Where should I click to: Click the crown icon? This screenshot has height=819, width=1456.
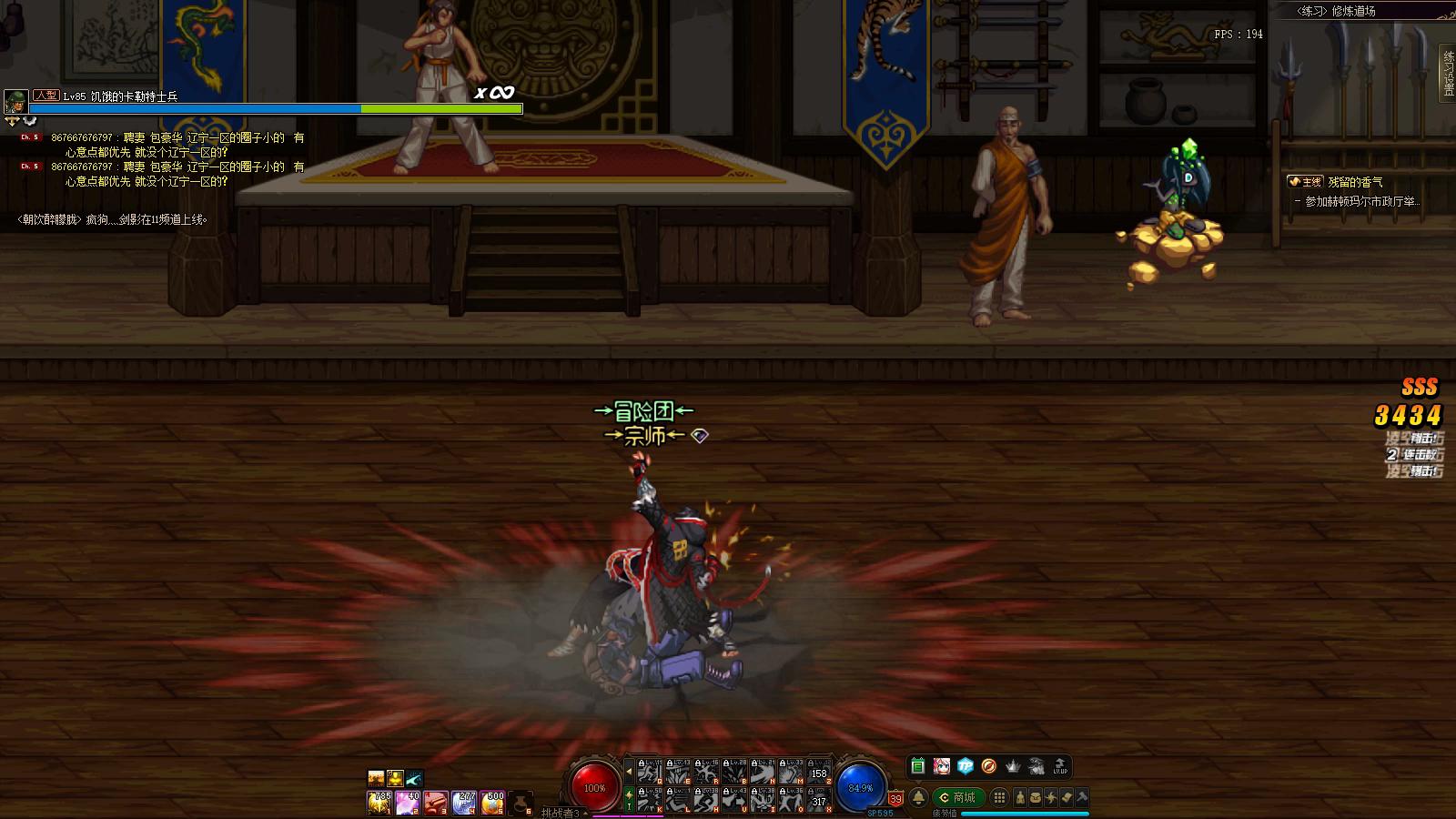pyautogui.click(x=1012, y=766)
